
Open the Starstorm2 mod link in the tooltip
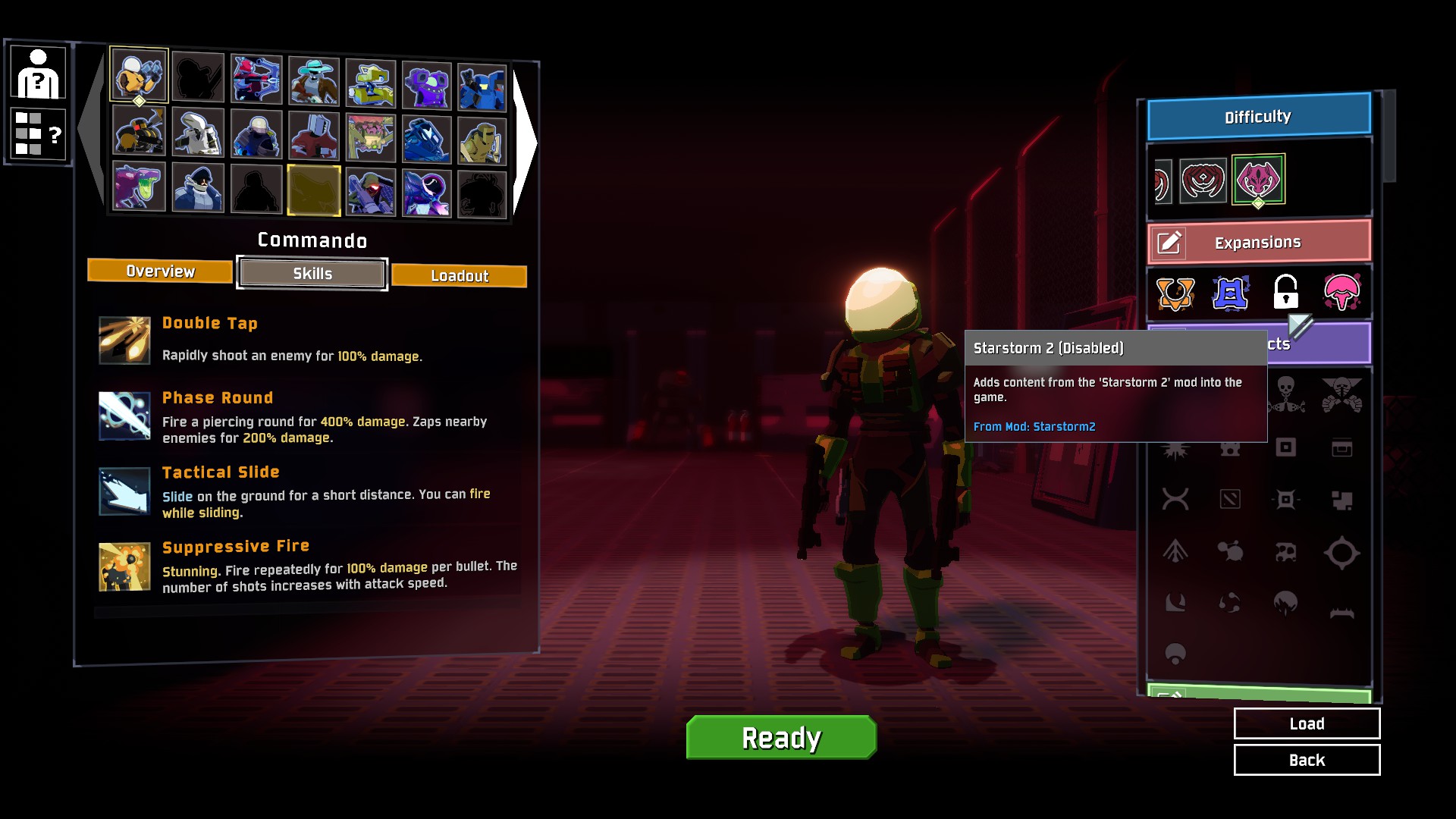tap(1034, 426)
